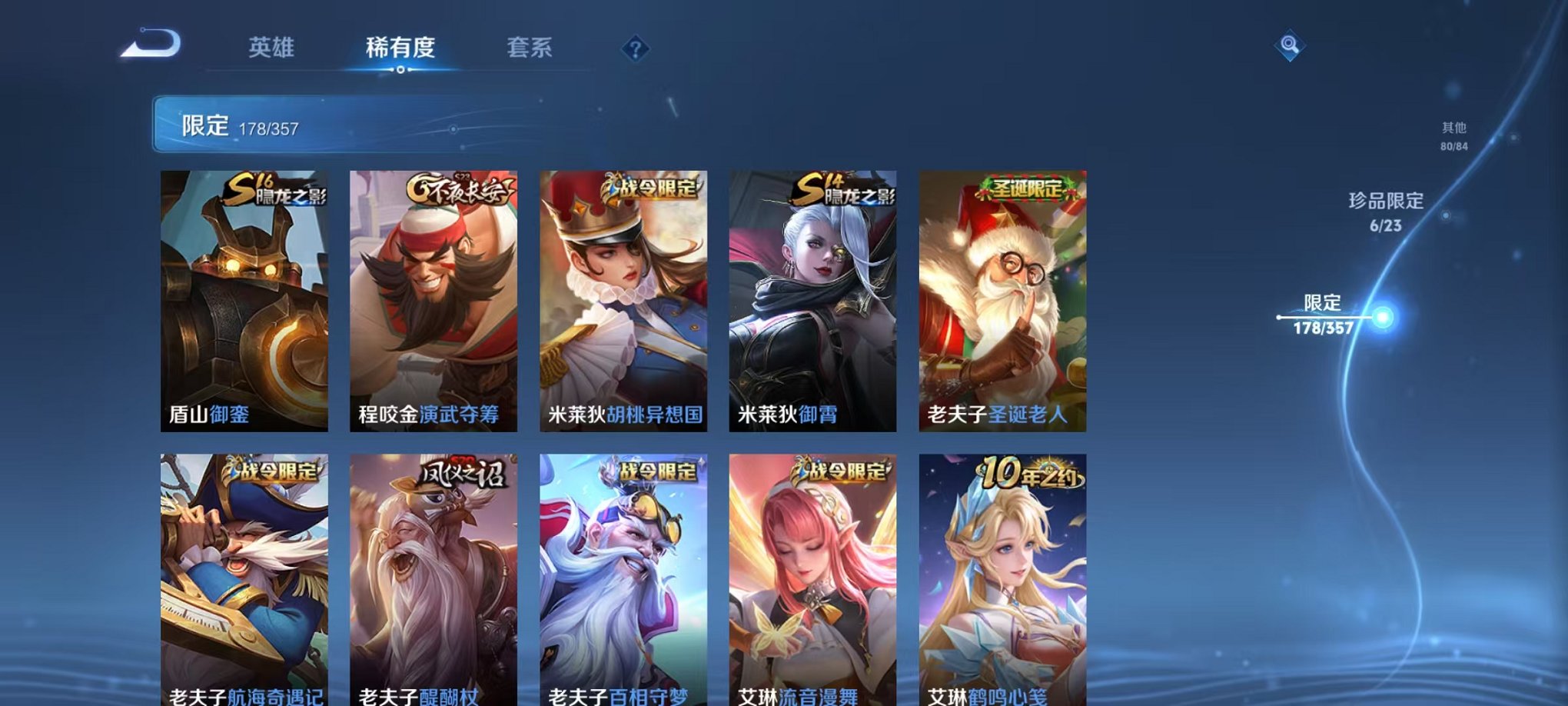Select the 稀有度 tab indicator dot
Viewport: 1568px width, 706px height.
(399, 72)
